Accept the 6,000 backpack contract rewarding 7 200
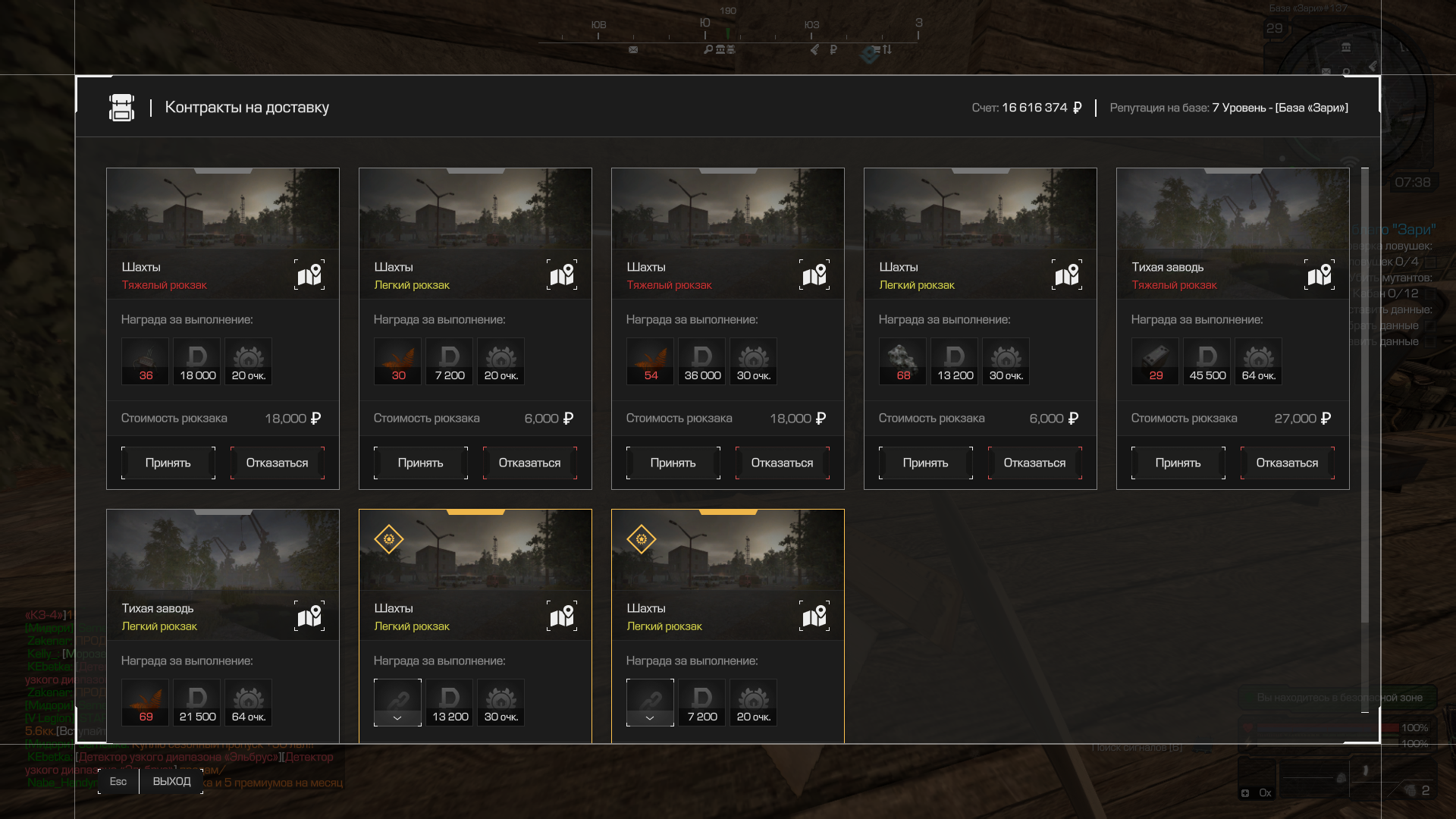Screen dimensions: 1456x819 click(x=420, y=463)
